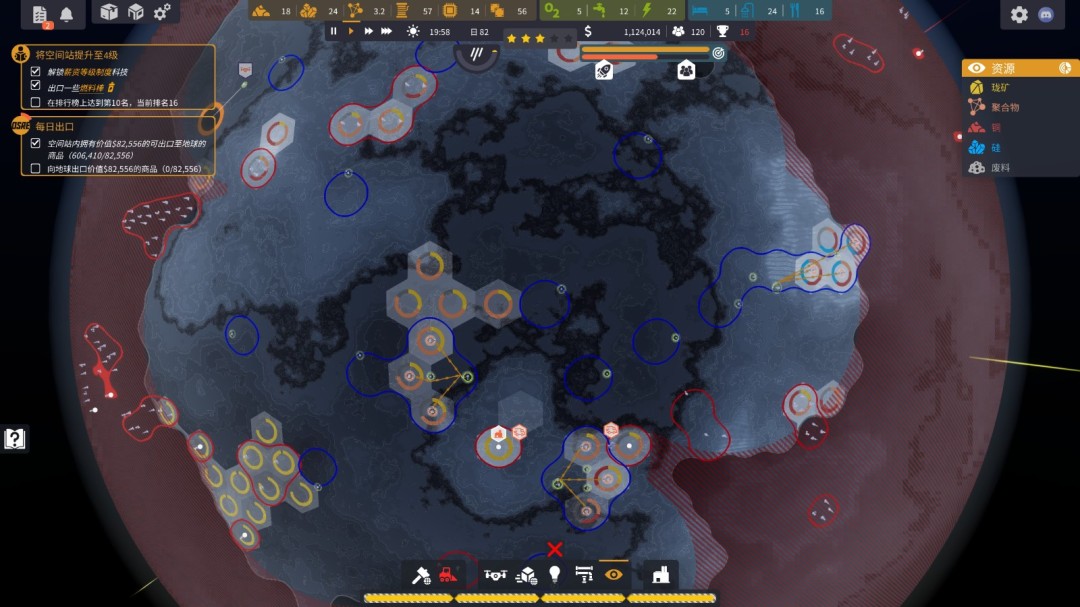Set game speed to triple fast forward
This screenshot has height=607, width=1080.
(387, 32)
